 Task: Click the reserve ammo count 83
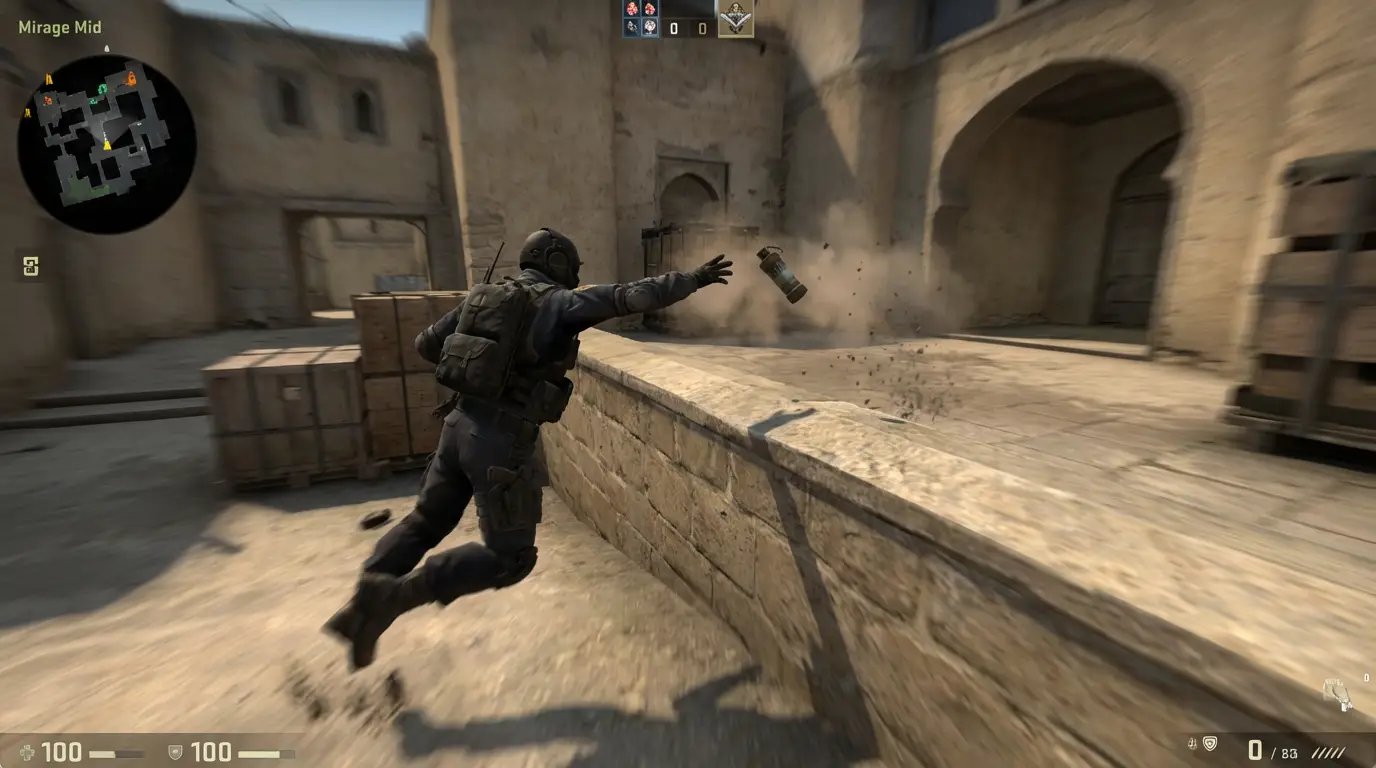click(x=1289, y=752)
